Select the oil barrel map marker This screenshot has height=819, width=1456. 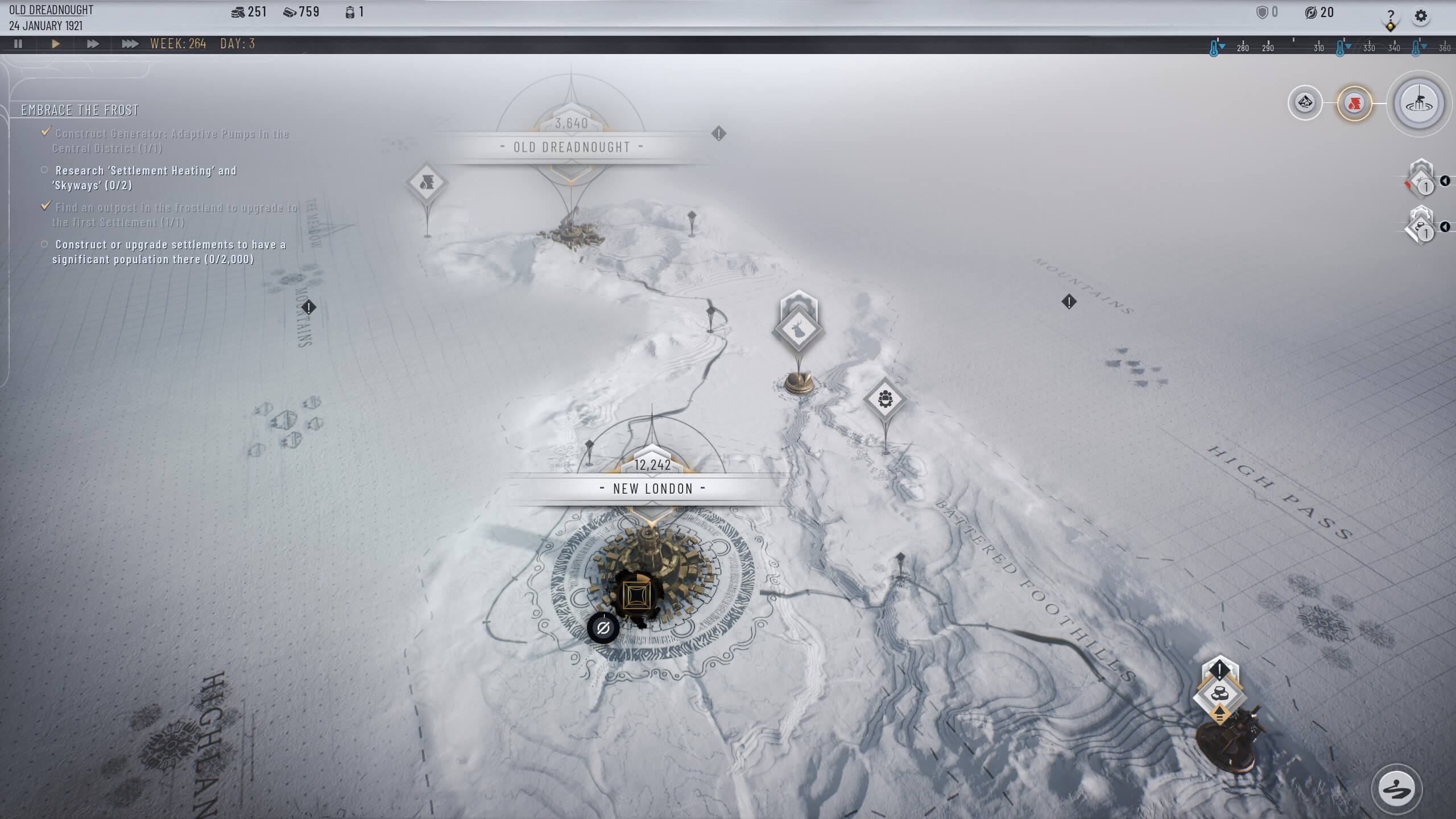tap(427, 183)
